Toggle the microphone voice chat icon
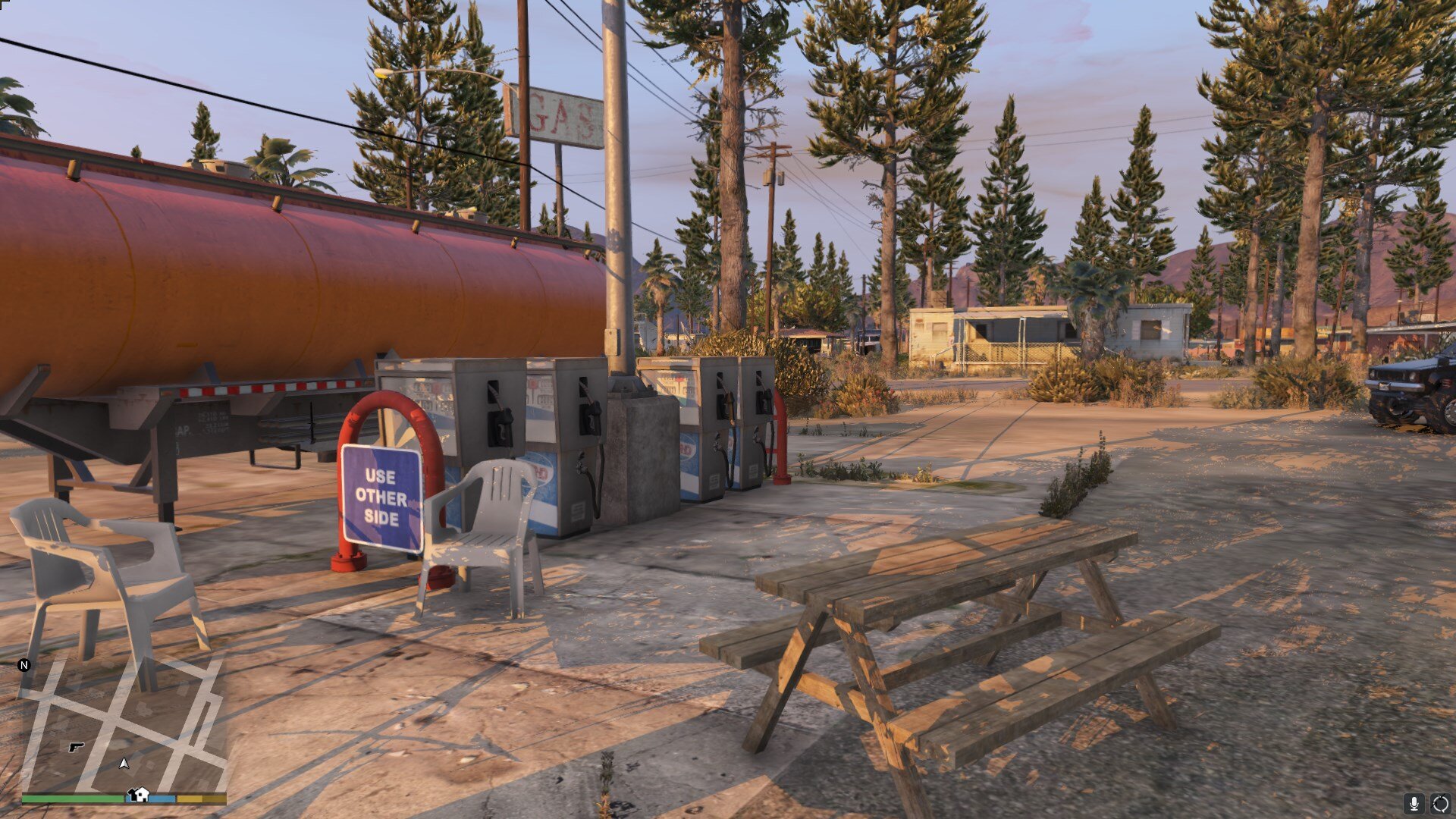1456x819 pixels. tap(1414, 804)
